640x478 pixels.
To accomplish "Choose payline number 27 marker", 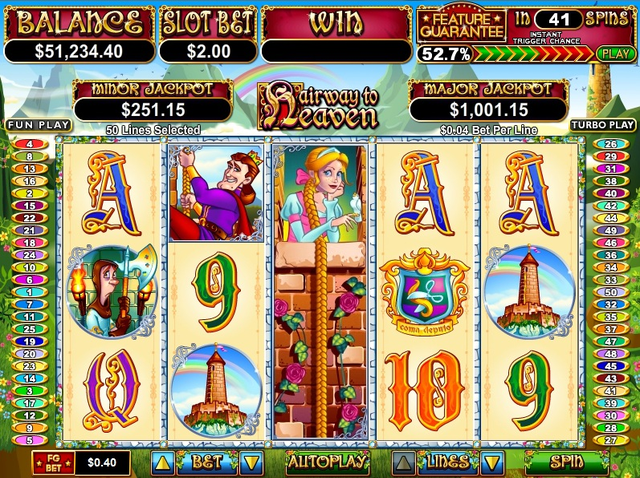I will coord(610,440).
